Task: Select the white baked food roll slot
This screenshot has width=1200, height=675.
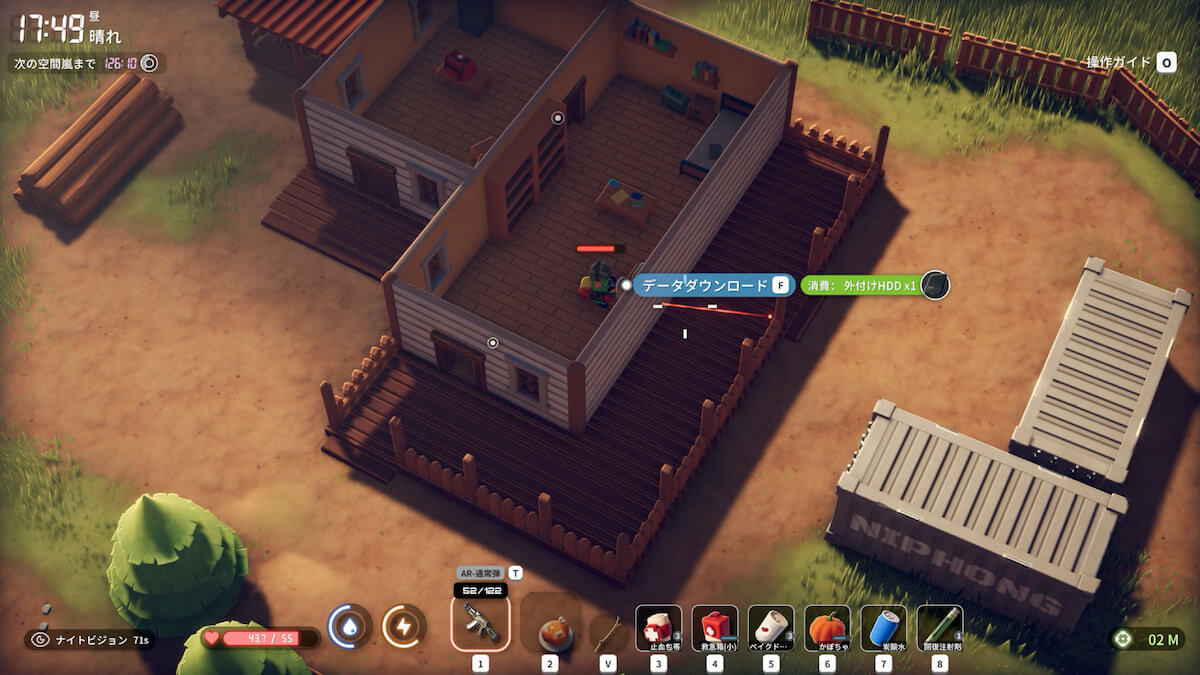Action: tap(771, 628)
